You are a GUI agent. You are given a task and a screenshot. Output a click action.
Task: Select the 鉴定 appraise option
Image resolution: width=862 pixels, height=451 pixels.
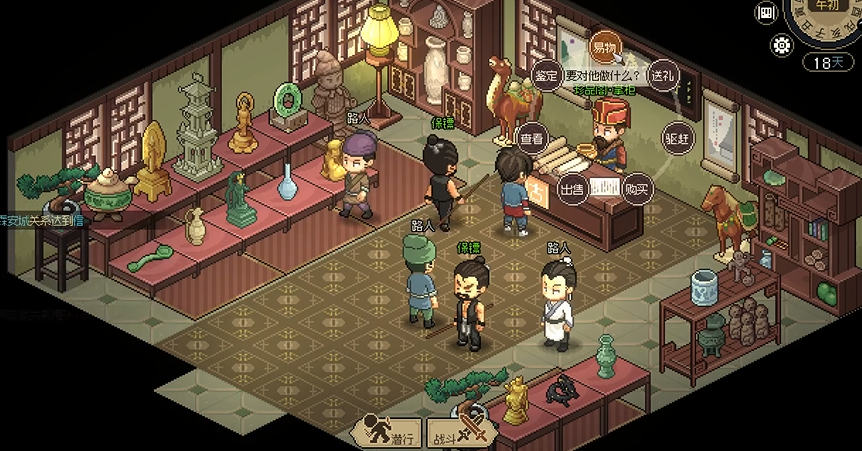click(x=546, y=75)
